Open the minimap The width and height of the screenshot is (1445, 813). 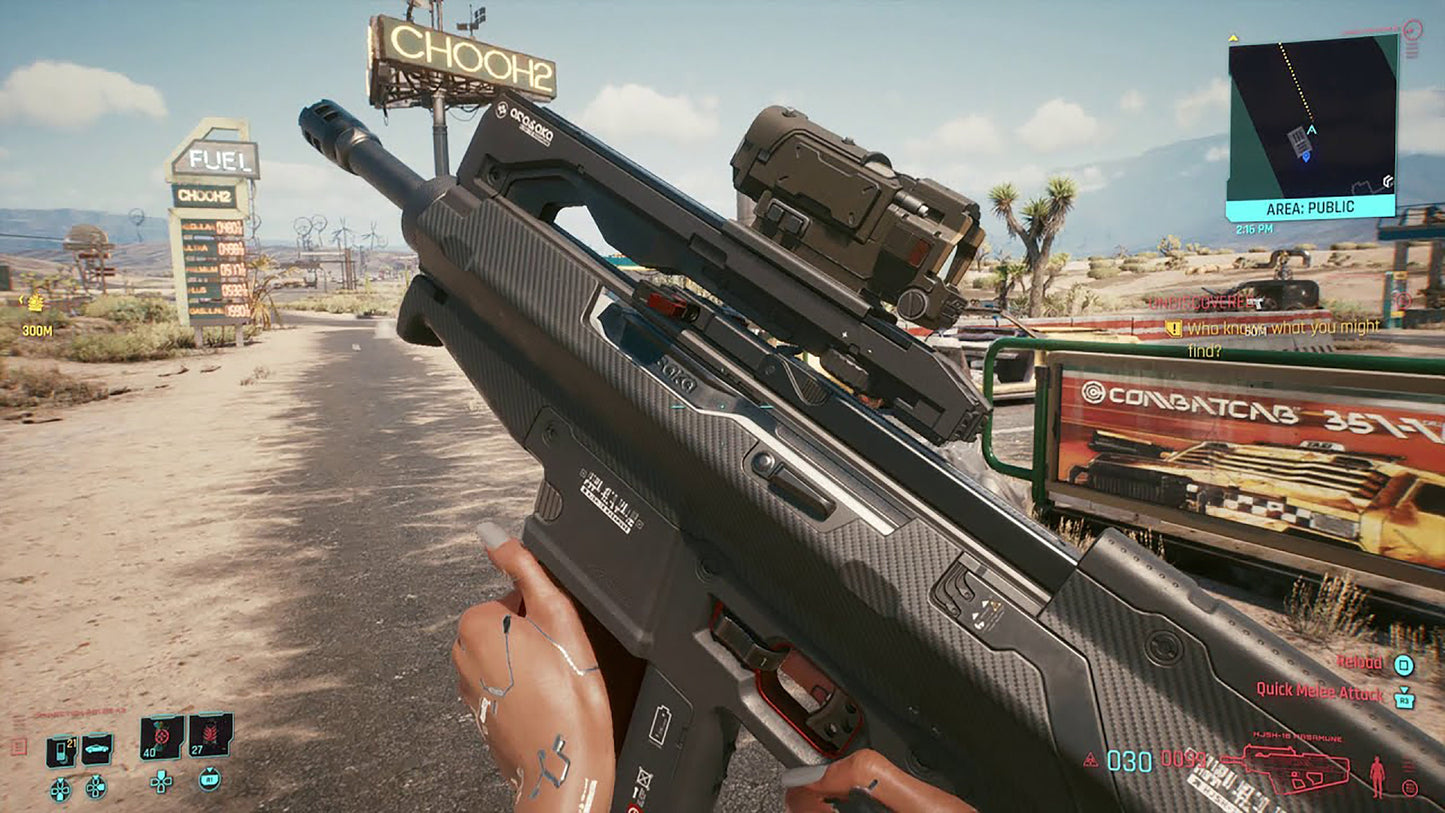coord(1311,115)
